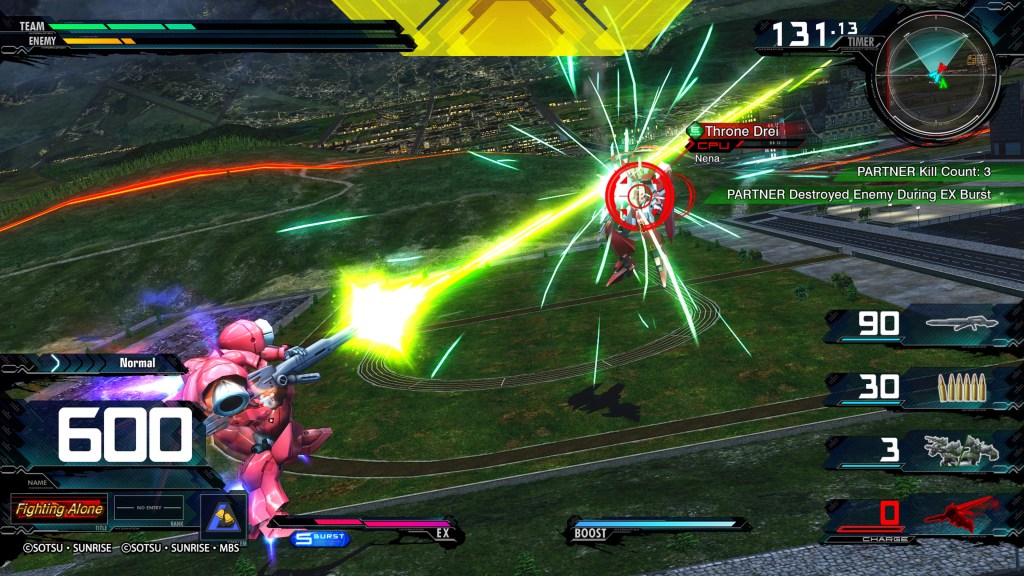Click the Fighting Alone title plate
Image resolution: width=1024 pixels, height=576 pixels.
(59, 509)
